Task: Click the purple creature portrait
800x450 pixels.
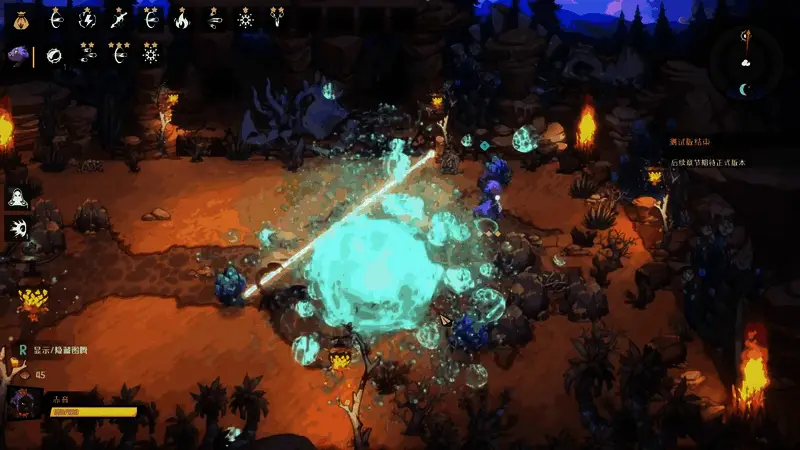Action: (19, 55)
